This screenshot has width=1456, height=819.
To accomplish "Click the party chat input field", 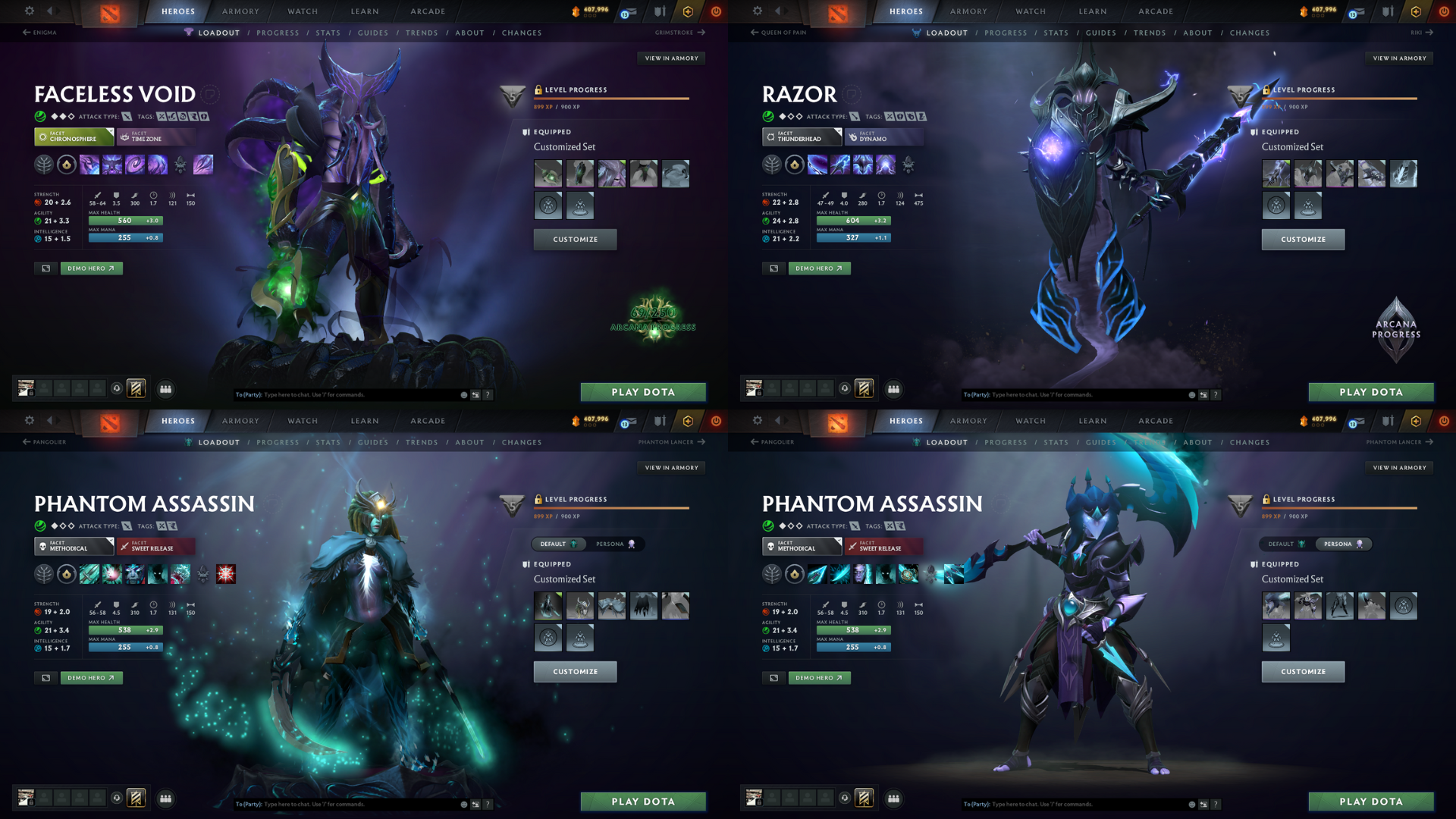I will [x=341, y=394].
